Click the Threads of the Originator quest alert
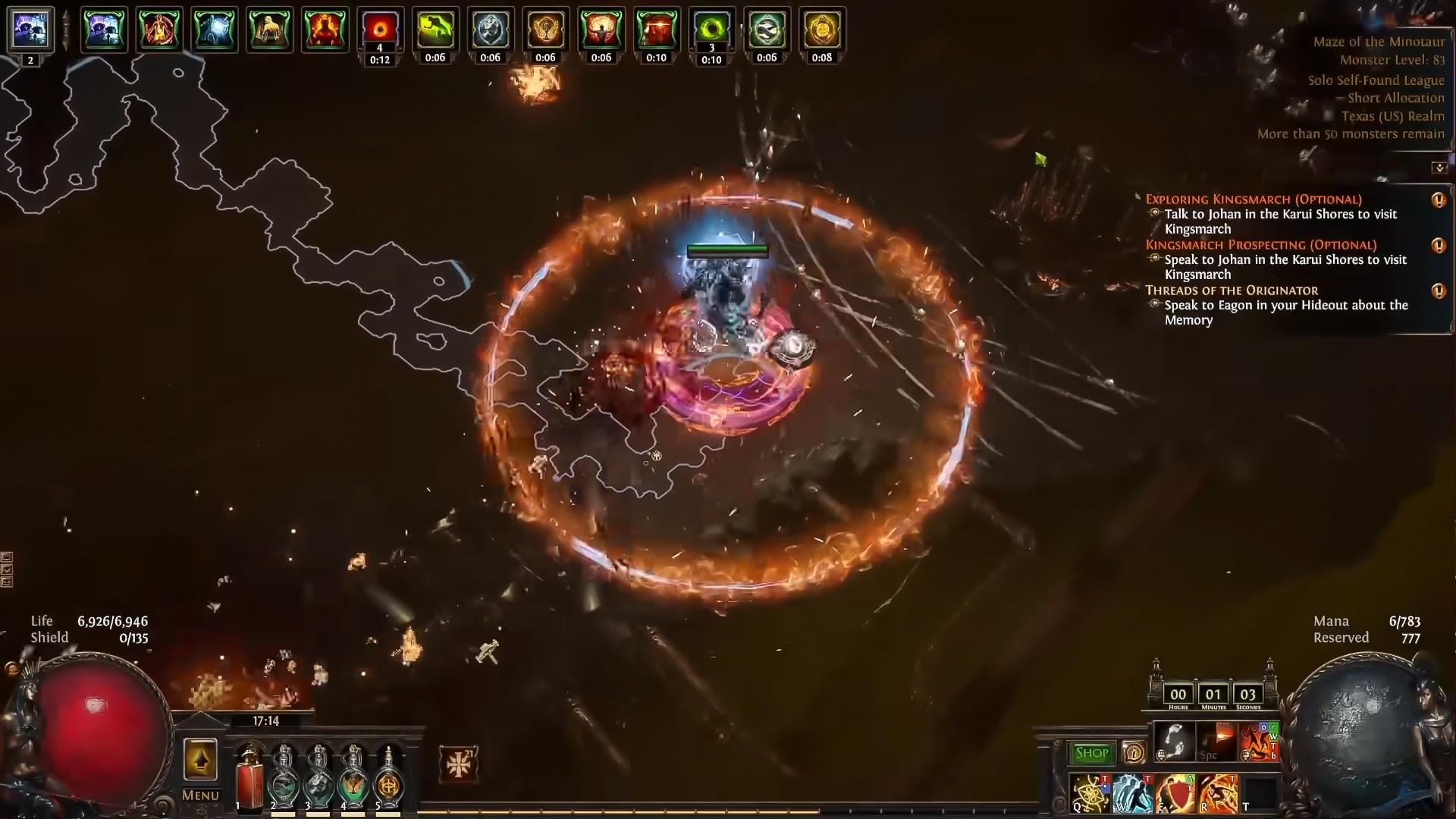 pos(1438,291)
